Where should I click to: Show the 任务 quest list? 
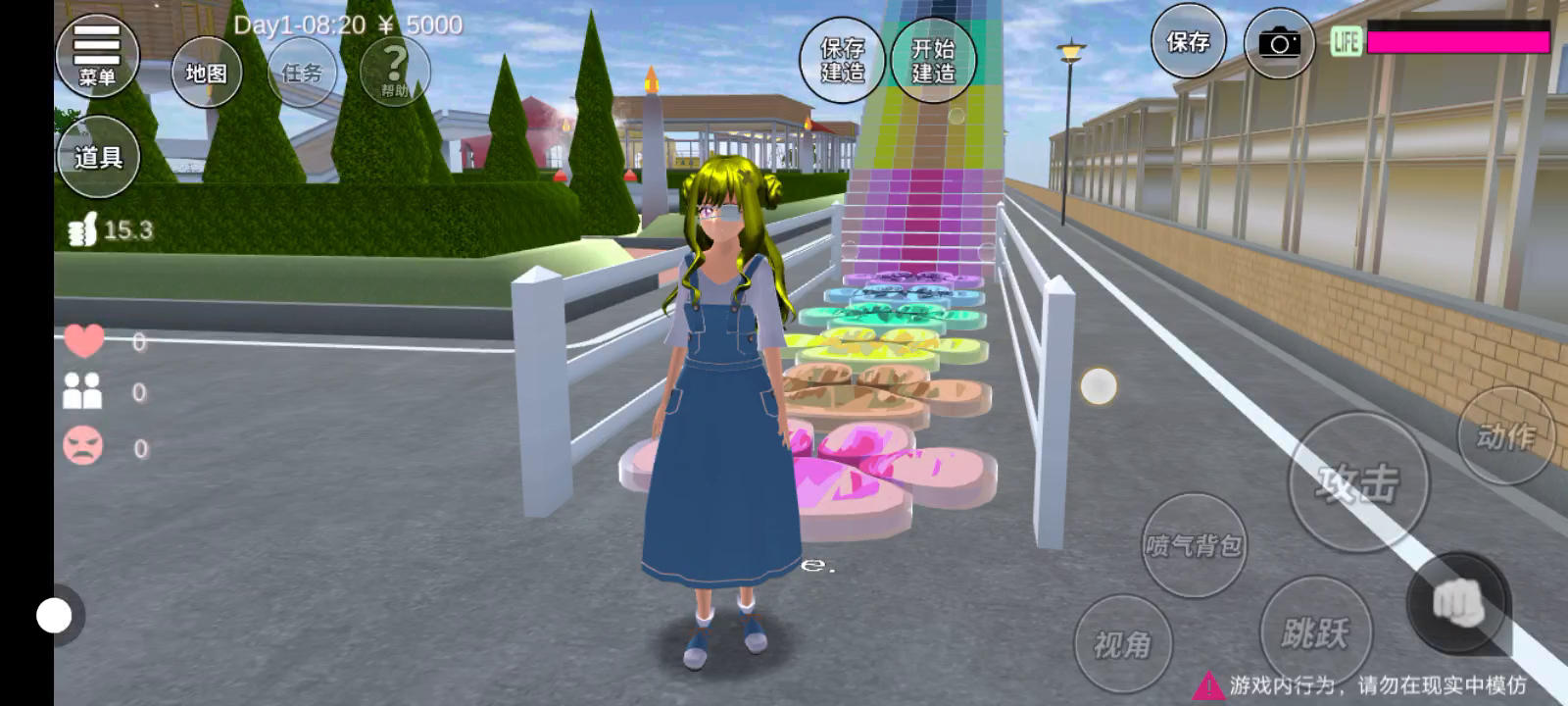(x=302, y=73)
